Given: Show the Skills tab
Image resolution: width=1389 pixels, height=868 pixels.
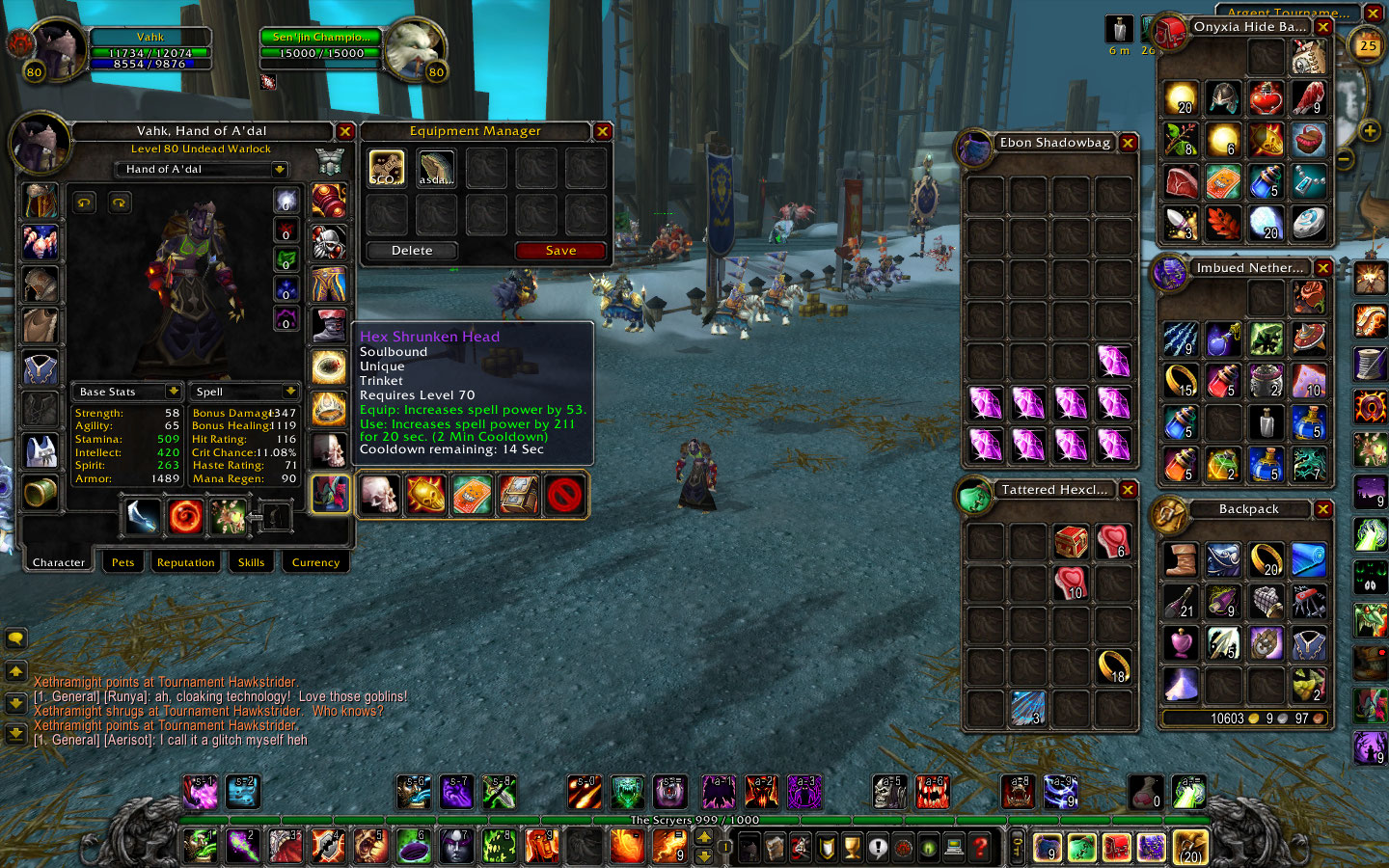Looking at the screenshot, I should pos(251,562).
